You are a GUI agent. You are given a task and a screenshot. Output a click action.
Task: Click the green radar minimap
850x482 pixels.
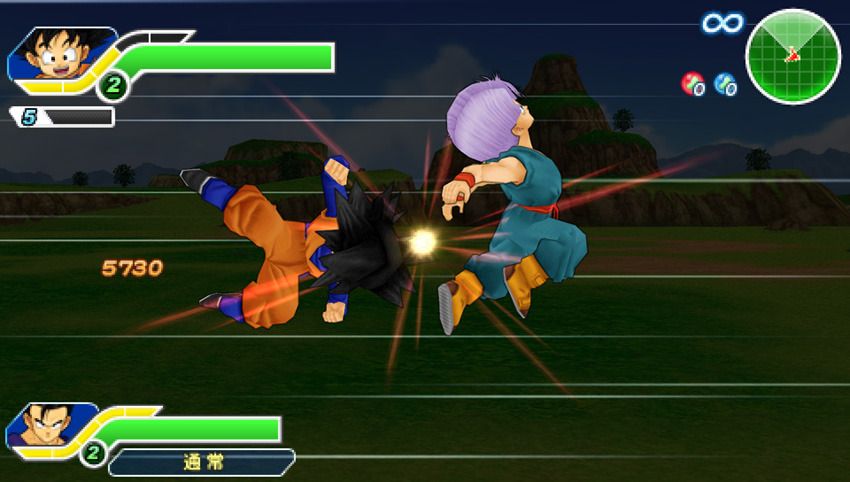coord(793,56)
